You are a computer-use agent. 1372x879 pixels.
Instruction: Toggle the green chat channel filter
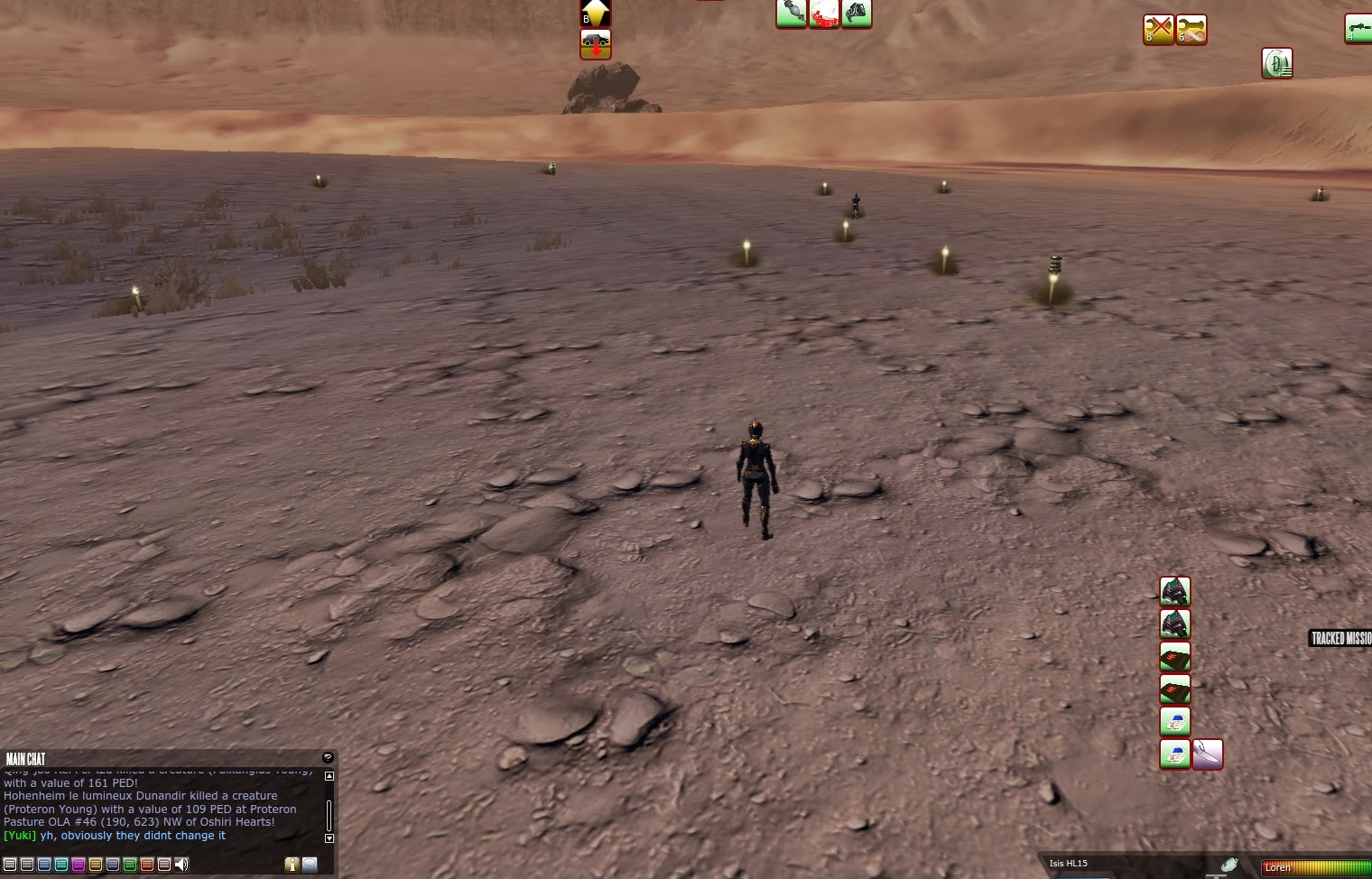(129, 864)
